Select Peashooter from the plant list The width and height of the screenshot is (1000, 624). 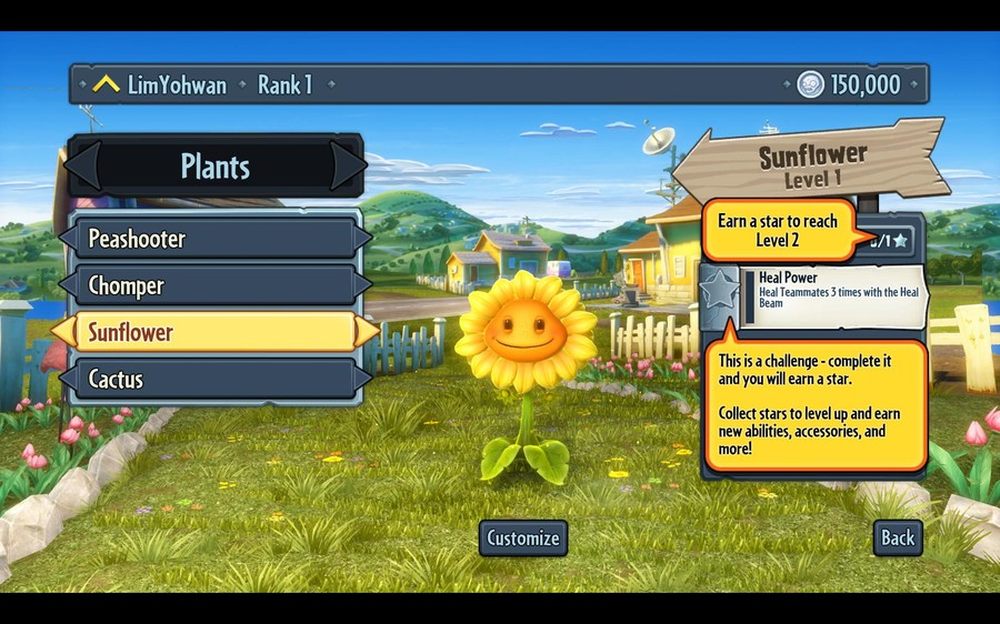215,239
